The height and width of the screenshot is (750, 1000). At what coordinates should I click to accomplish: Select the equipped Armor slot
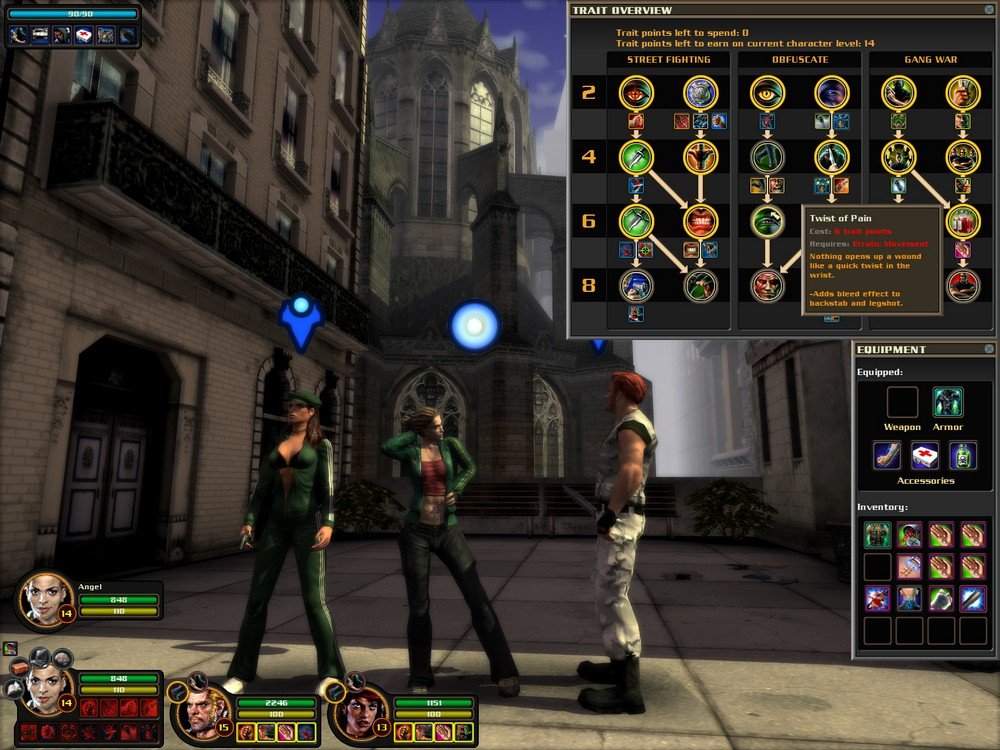[948, 402]
